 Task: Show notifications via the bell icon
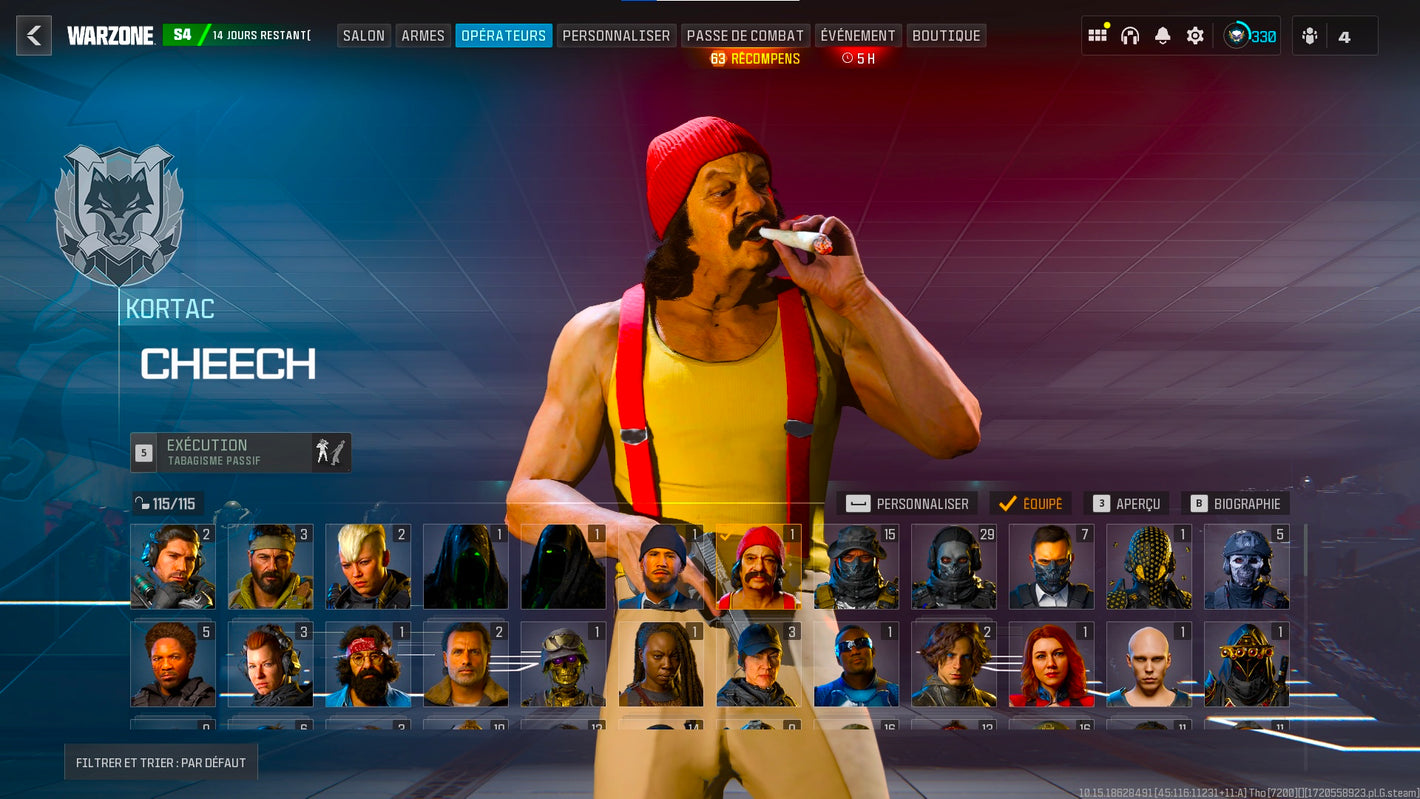tap(1162, 36)
